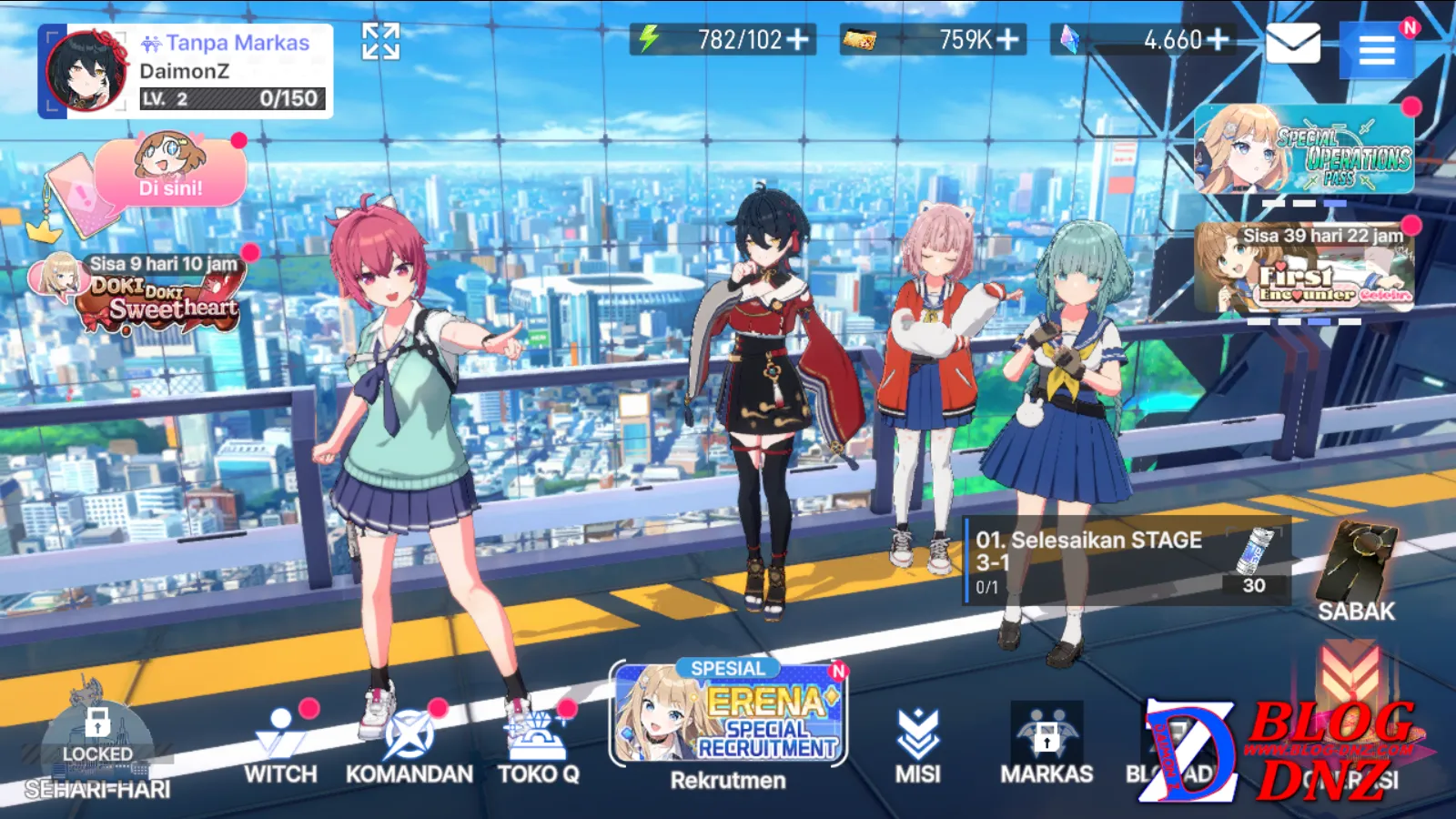Viewport: 1456px width, 819px height.
Task: Buy crystals with the 4.660 plus button
Action: point(1218,40)
